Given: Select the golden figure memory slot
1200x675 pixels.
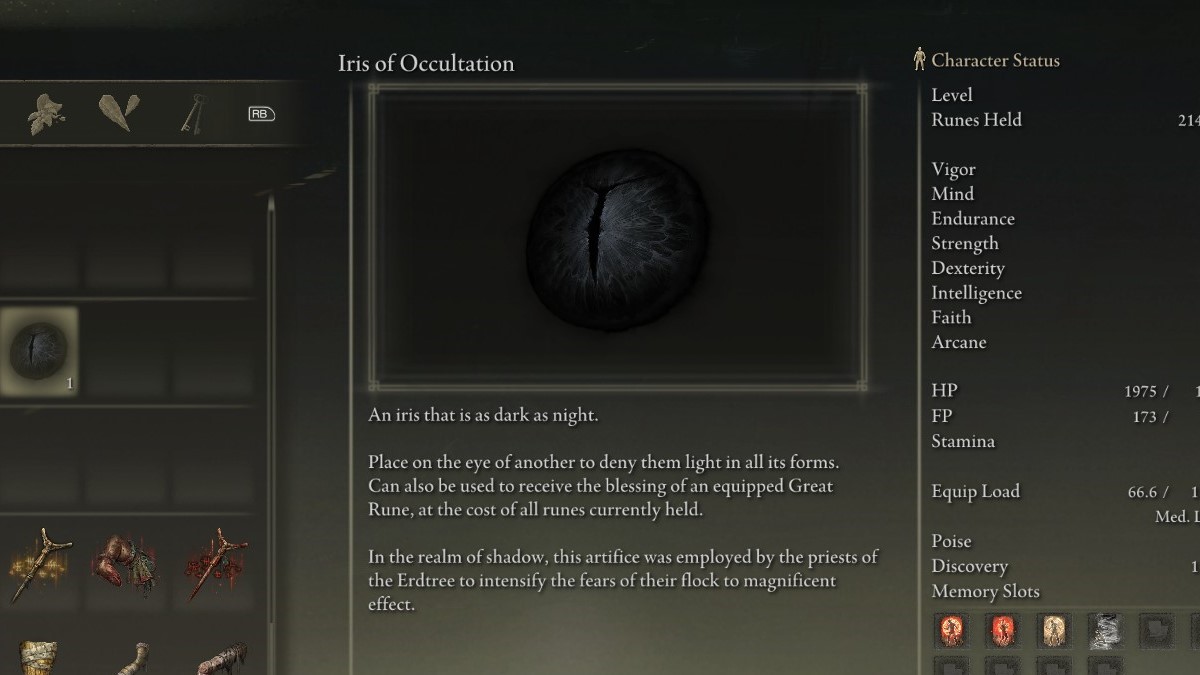Looking at the screenshot, I should 1052,631.
